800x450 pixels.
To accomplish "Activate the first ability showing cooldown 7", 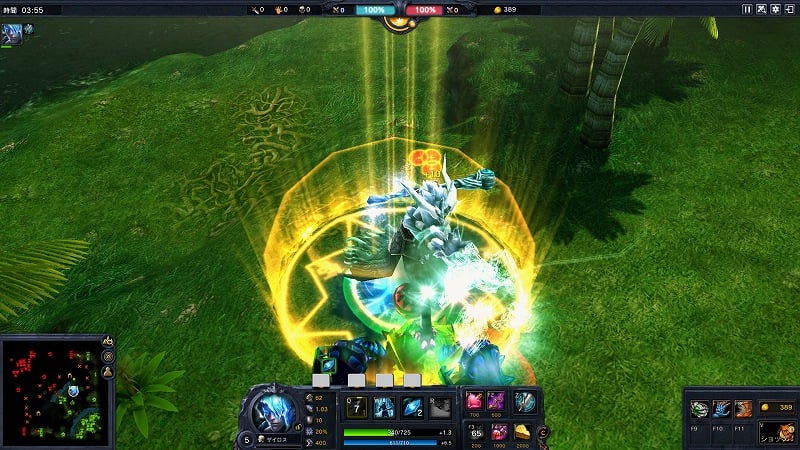I will pyautogui.click(x=357, y=407).
